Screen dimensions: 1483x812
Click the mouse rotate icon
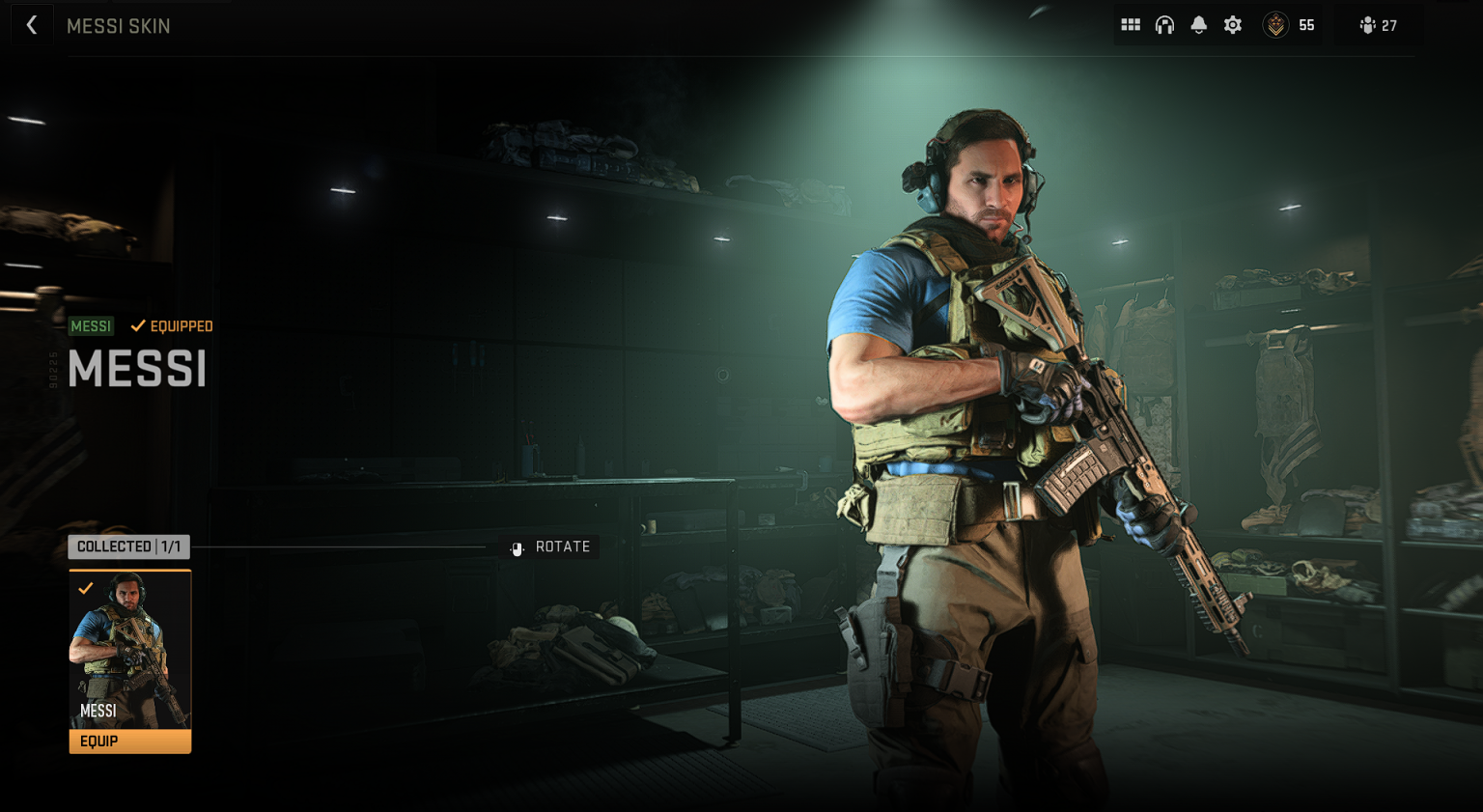coord(517,546)
